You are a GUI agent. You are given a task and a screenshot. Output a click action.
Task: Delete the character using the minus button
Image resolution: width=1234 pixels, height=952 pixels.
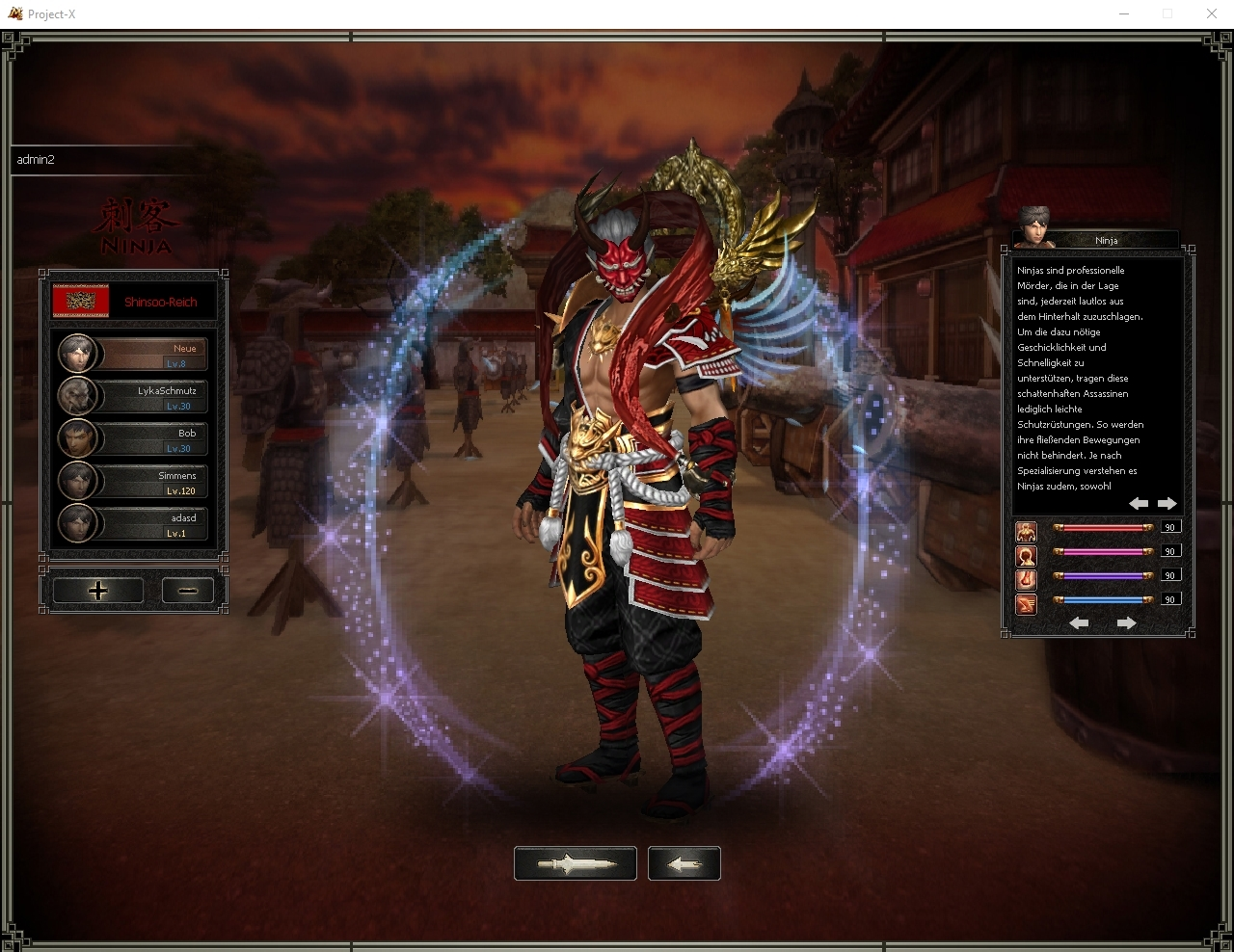click(x=188, y=591)
